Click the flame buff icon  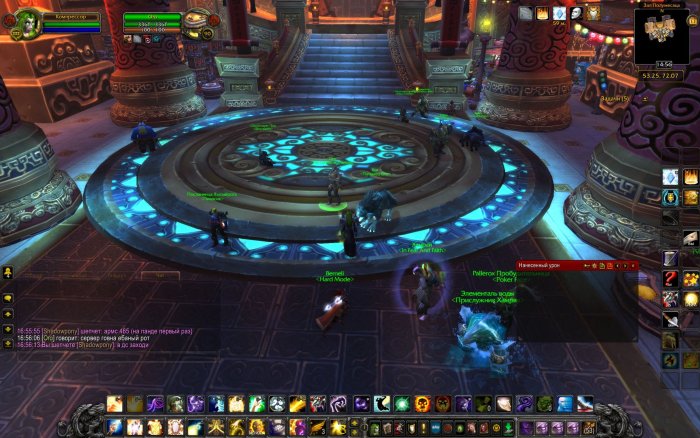click(x=543, y=13)
